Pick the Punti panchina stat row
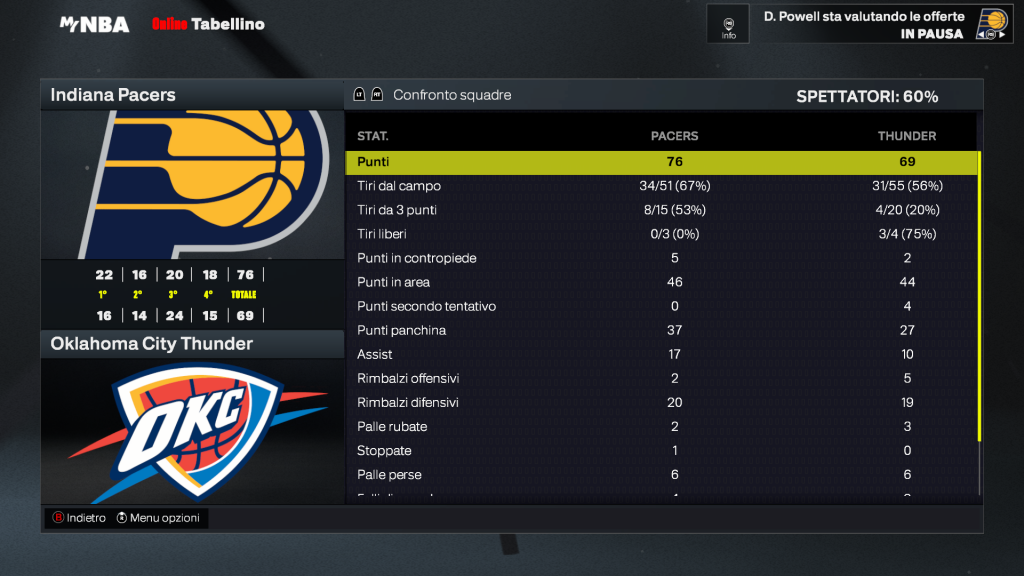1024x576 pixels. click(x=660, y=330)
